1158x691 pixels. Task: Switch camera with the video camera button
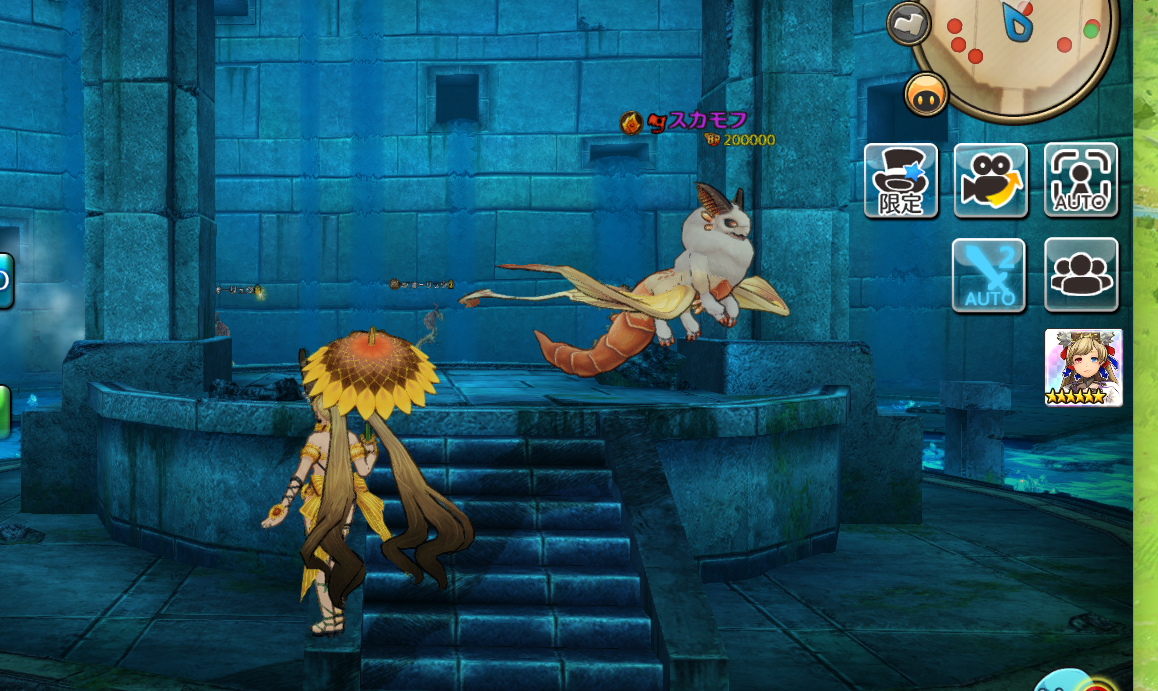(x=991, y=180)
